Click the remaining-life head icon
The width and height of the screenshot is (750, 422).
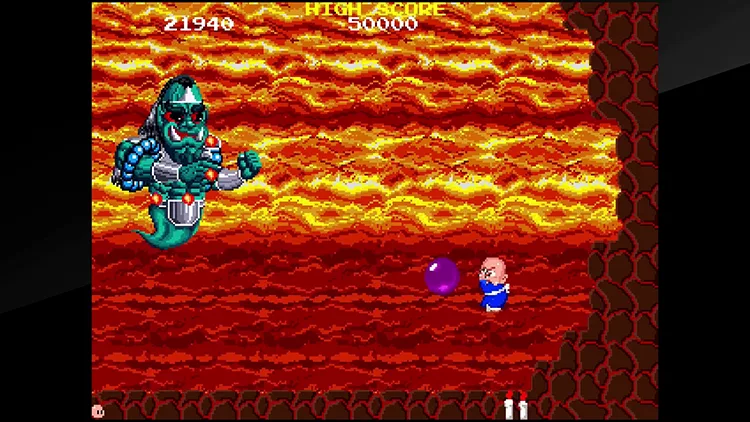98,410
